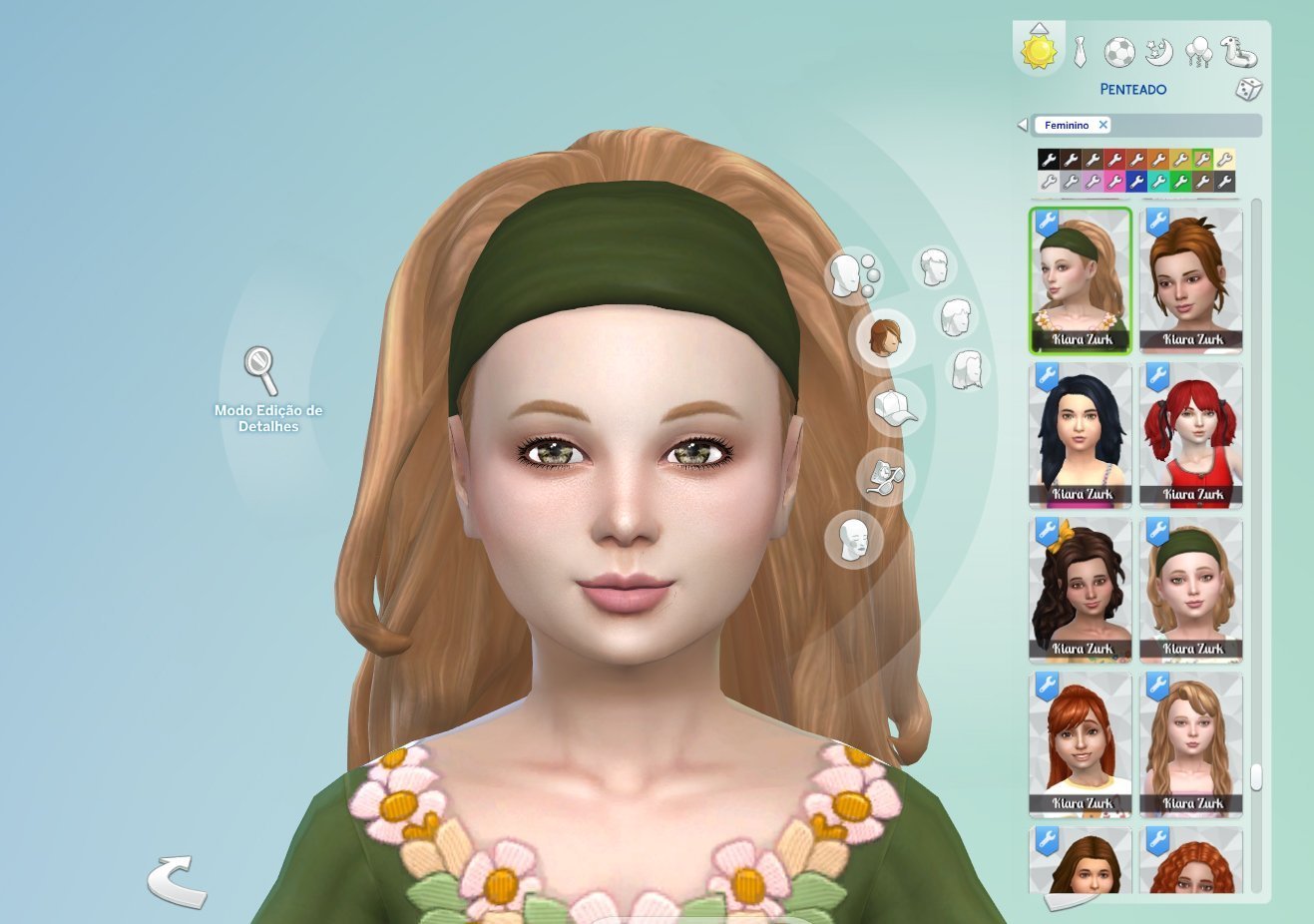Pick the curly hair with yellow bow
This screenshot has height=924, width=1314.
(x=1081, y=589)
